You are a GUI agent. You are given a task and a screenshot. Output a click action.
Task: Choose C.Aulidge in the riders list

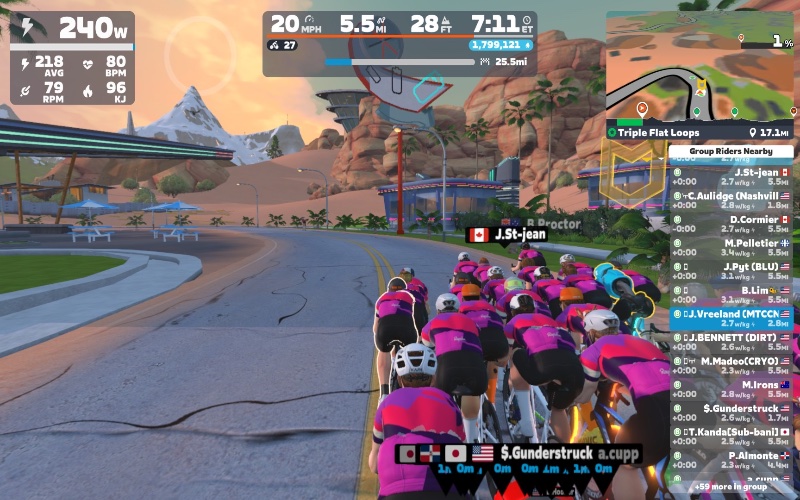coord(732,200)
